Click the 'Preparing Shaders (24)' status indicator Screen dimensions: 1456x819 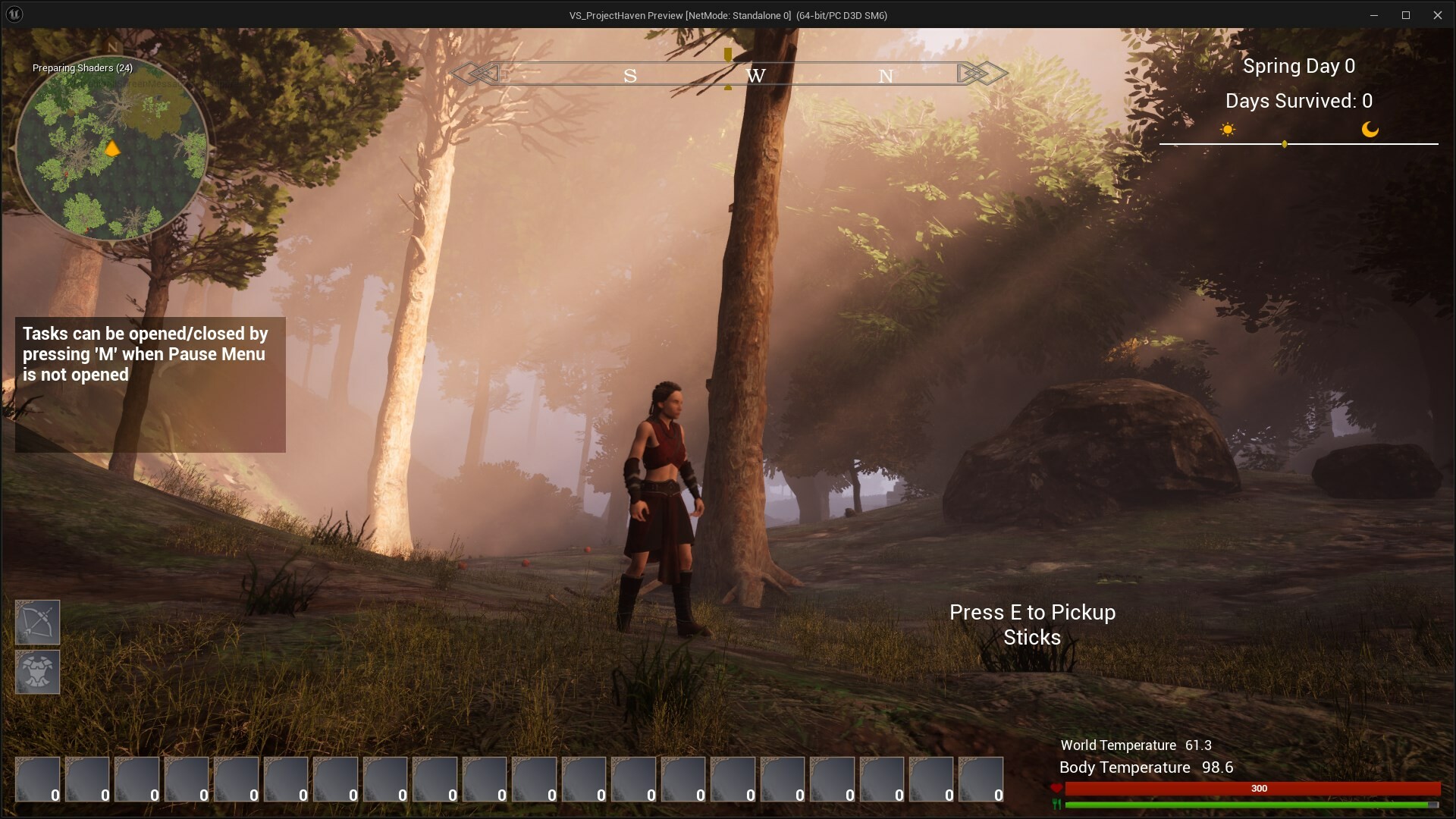tap(82, 68)
